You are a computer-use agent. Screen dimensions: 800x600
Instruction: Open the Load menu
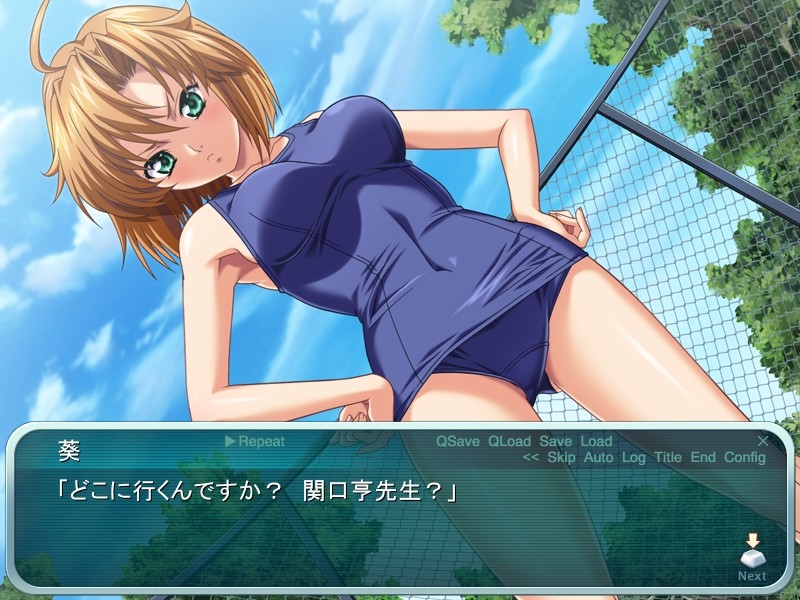596,441
